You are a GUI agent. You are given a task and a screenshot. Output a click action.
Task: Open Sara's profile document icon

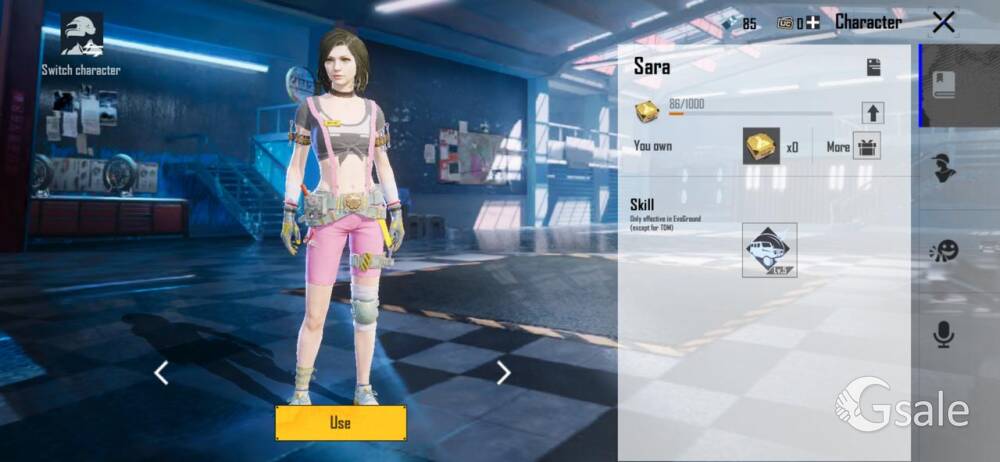(873, 67)
